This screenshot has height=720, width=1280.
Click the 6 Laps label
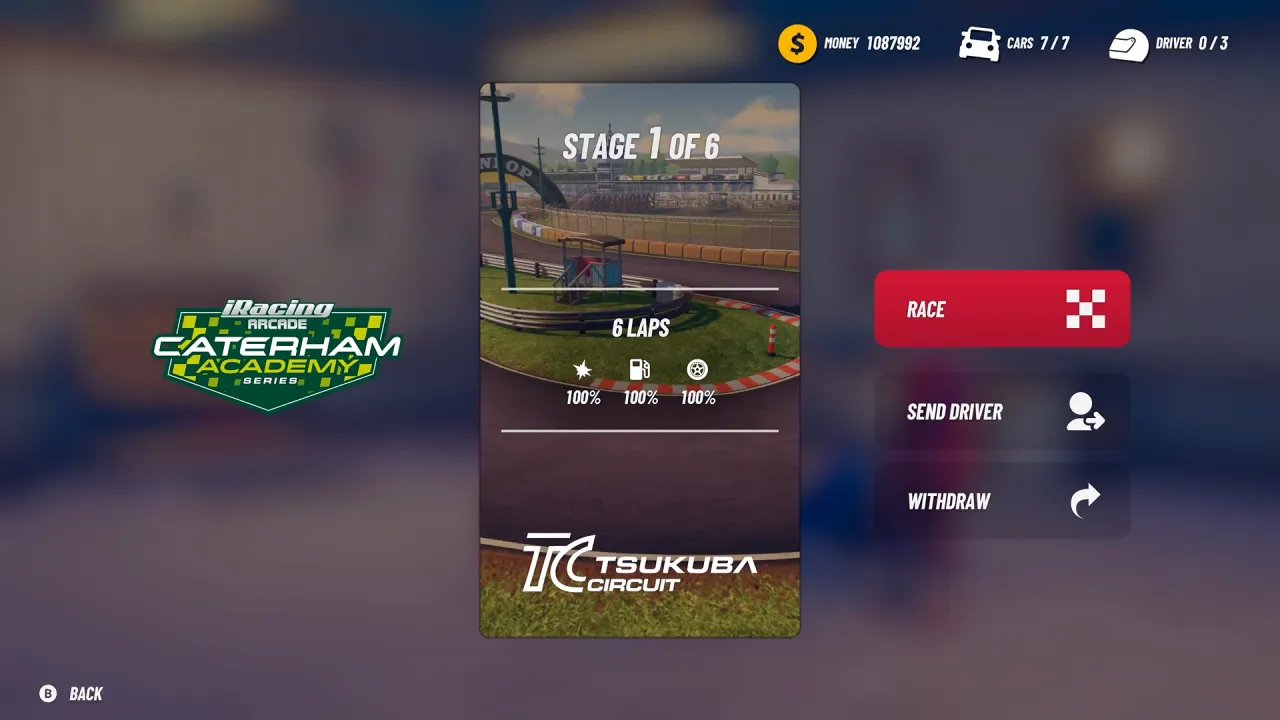tap(639, 328)
